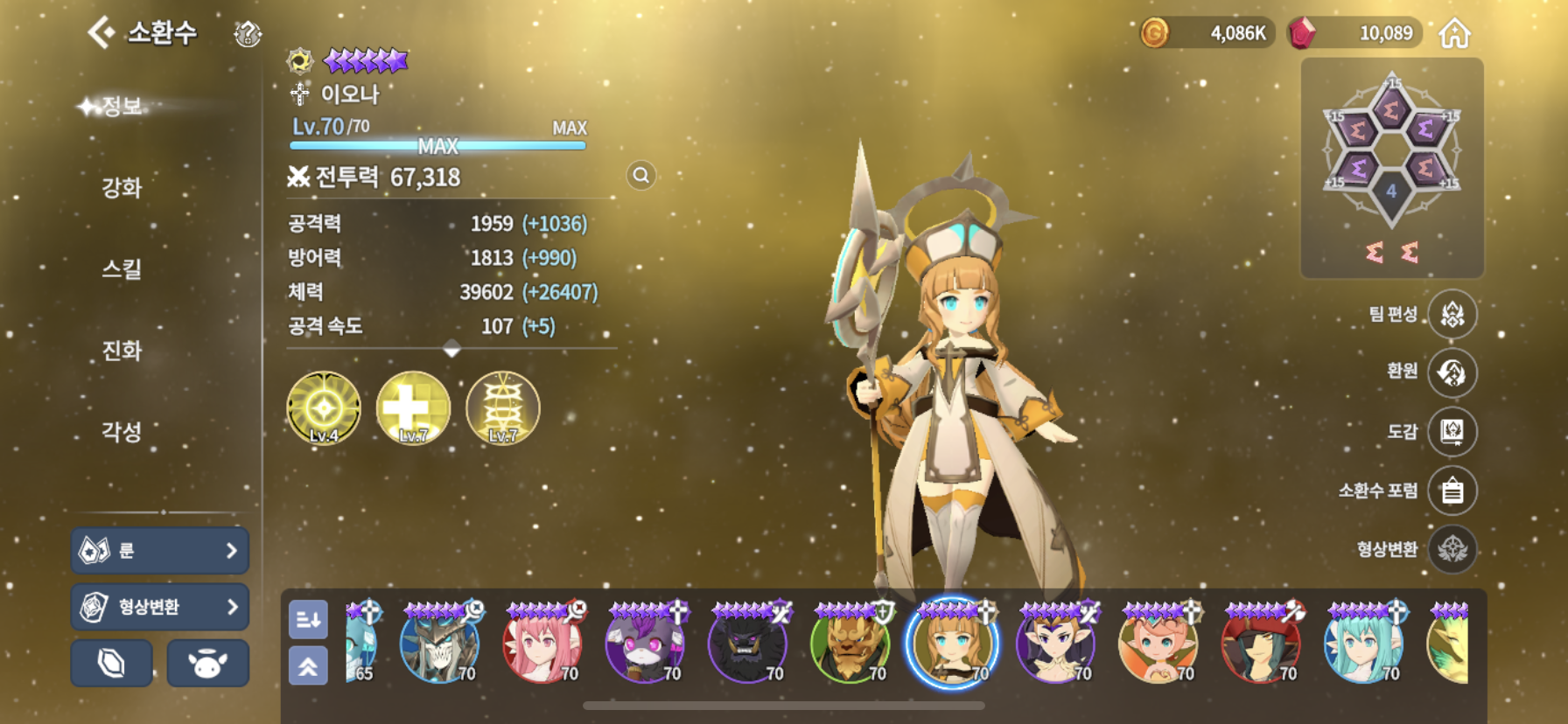Open the 도감 collection book
This screenshot has height=724, width=1568.
coord(1452,431)
